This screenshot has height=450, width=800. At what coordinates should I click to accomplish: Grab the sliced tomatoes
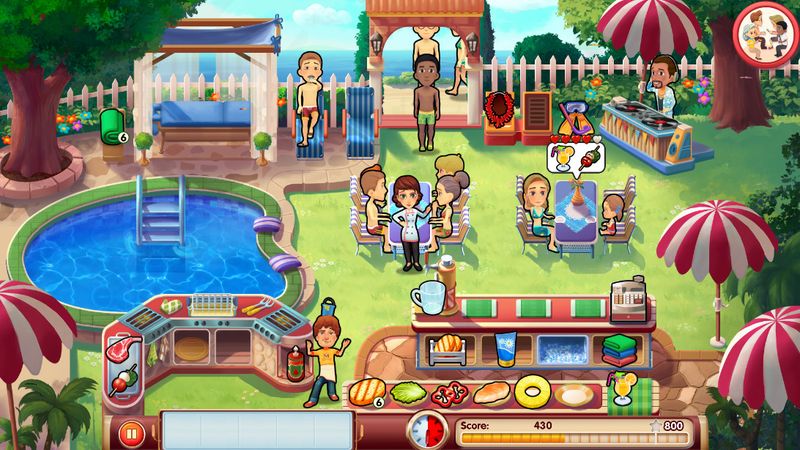point(450,392)
